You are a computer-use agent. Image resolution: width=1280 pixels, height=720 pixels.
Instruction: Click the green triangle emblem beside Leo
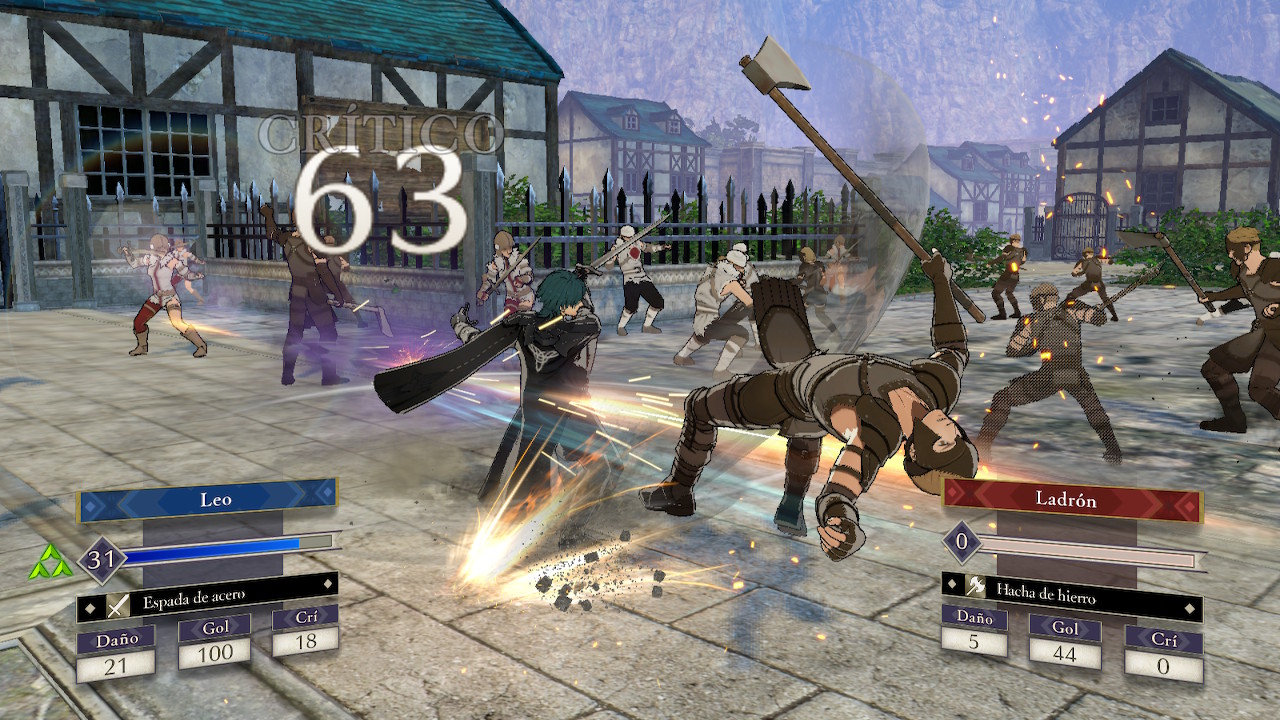click(50, 562)
